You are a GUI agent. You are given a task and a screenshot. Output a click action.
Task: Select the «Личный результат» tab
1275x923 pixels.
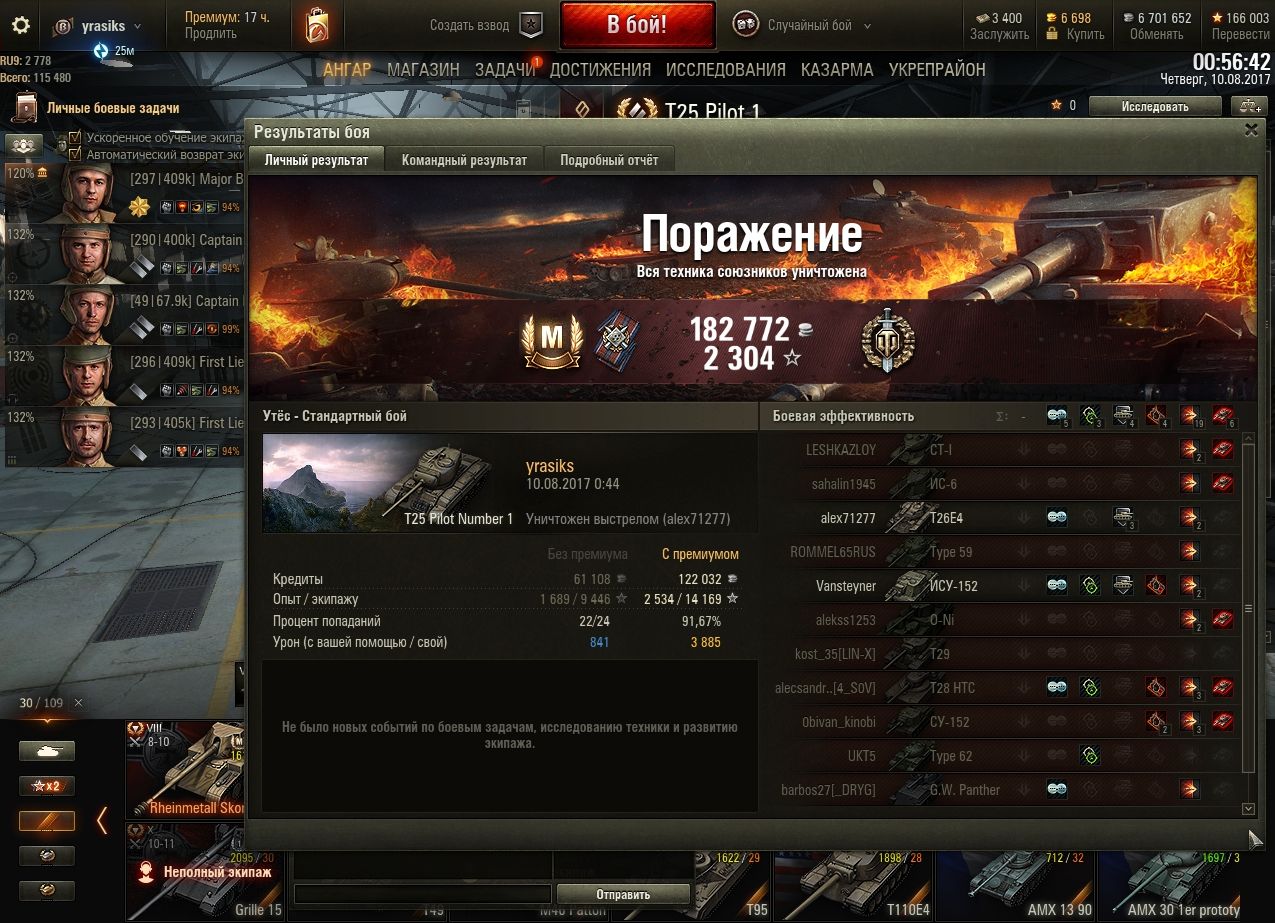316,160
